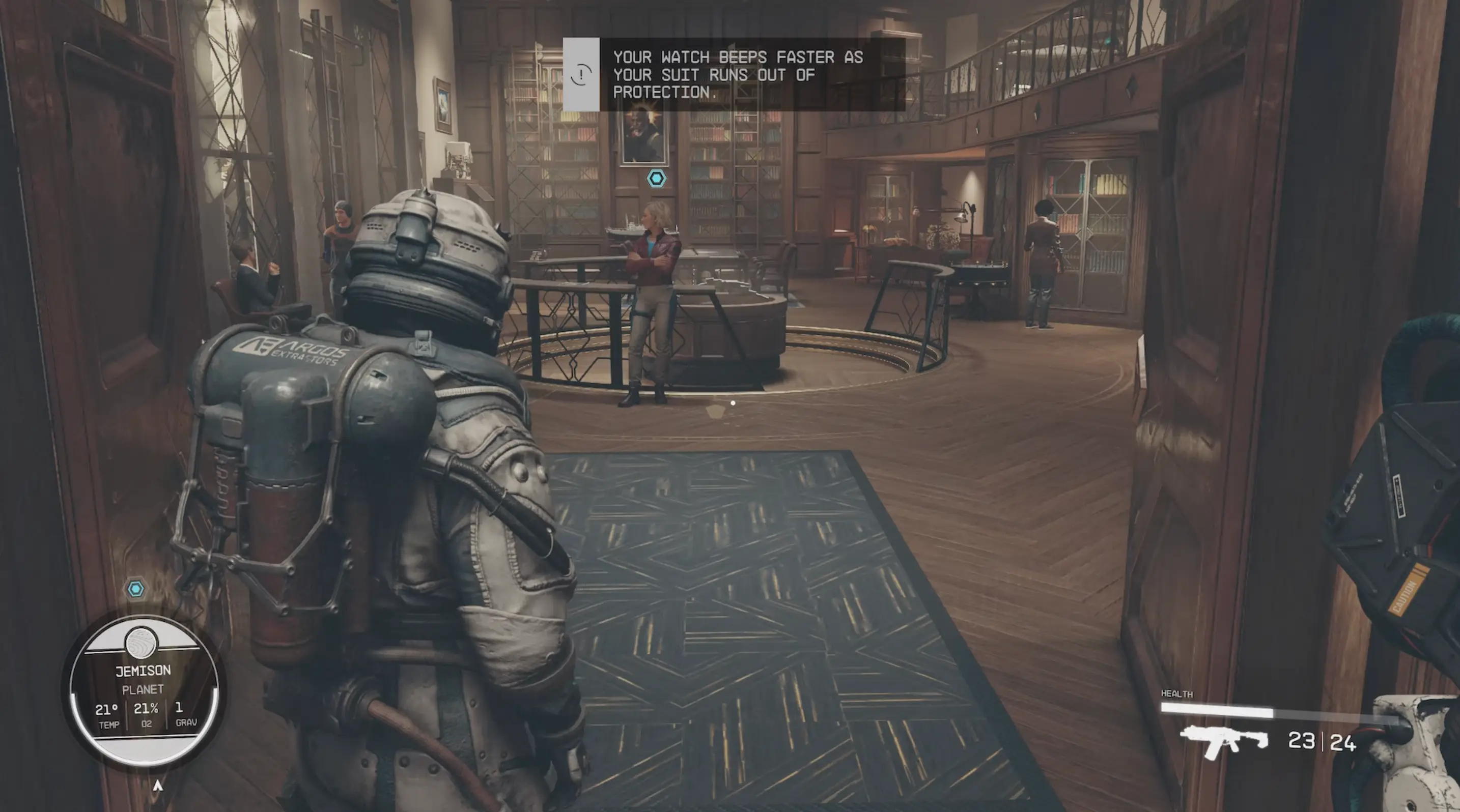The height and width of the screenshot is (812, 1460).
Task: Select the blue hexagon marker below the portrait
Action: 656,179
